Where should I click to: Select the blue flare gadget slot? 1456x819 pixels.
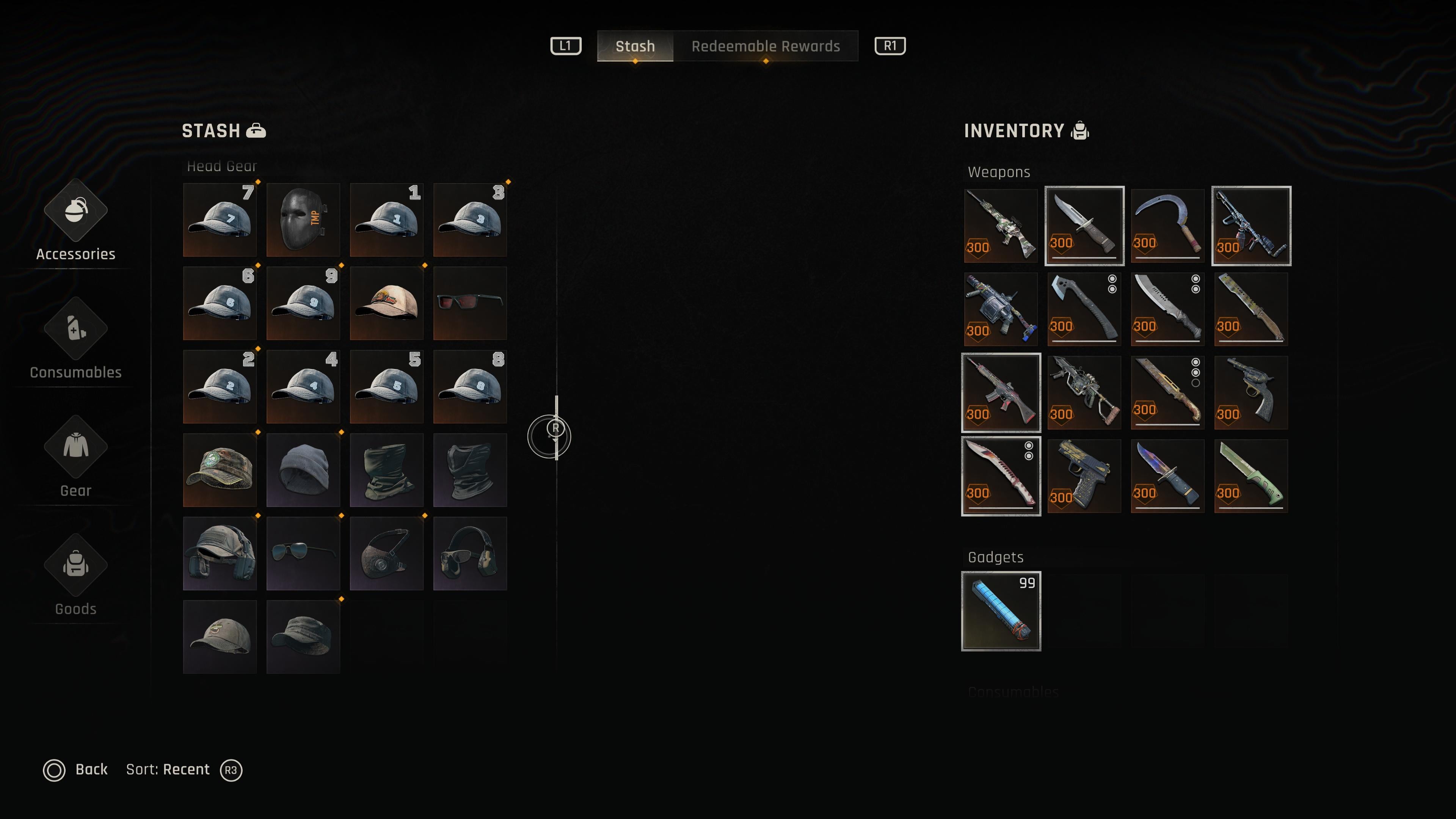click(1001, 611)
